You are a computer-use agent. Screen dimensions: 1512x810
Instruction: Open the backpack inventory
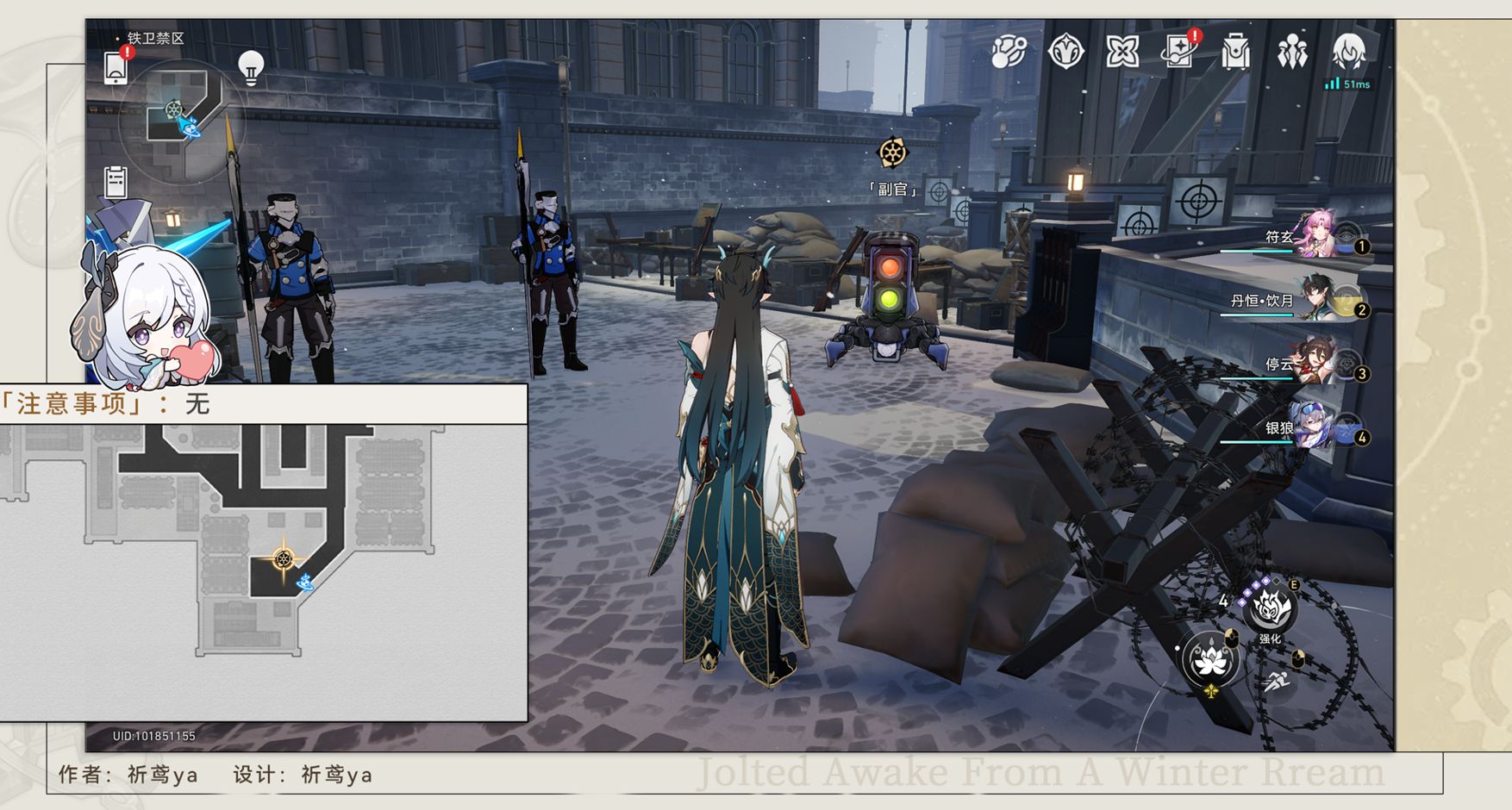[x=1235, y=53]
